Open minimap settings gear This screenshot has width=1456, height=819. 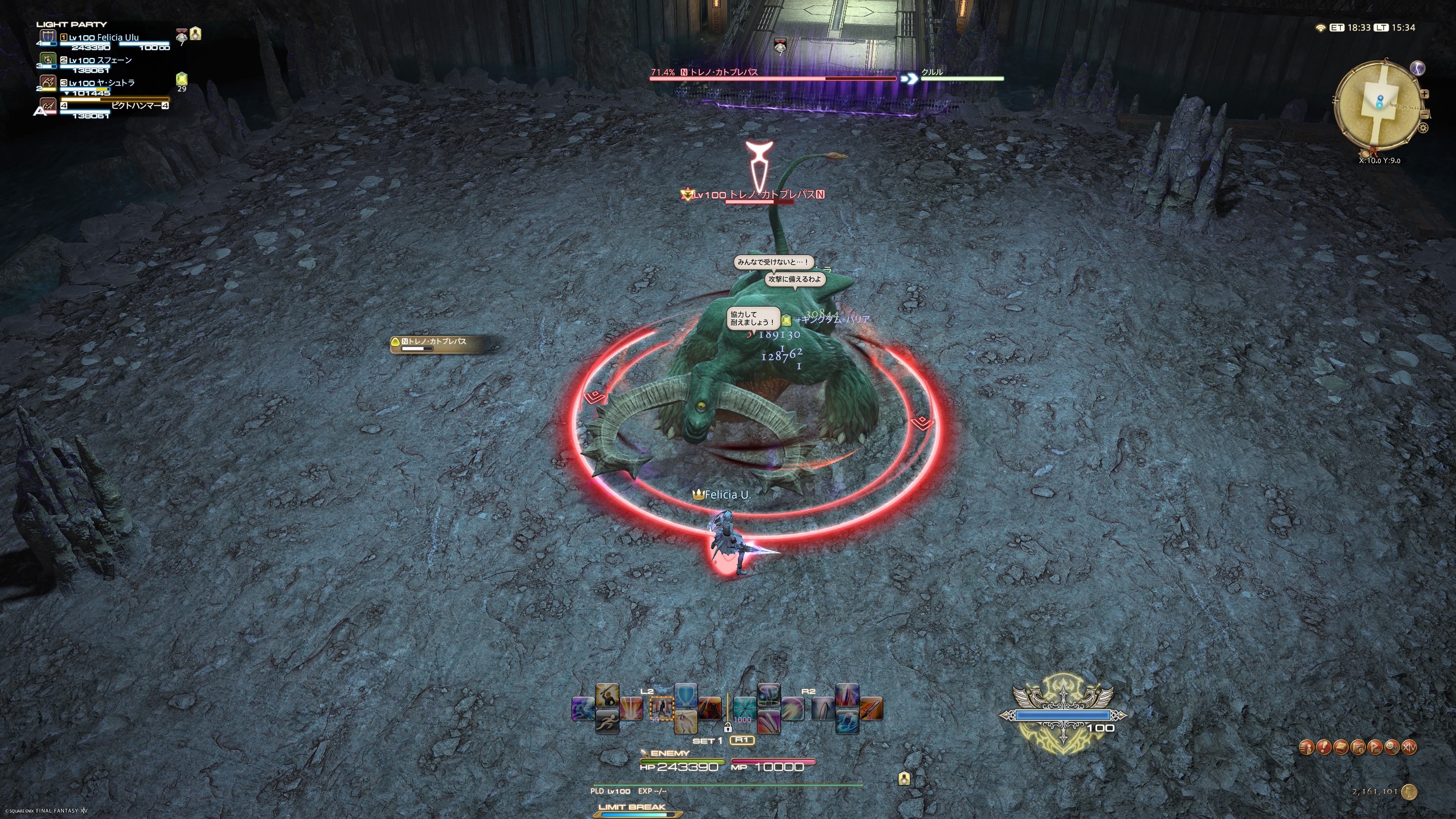[1423, 128]
